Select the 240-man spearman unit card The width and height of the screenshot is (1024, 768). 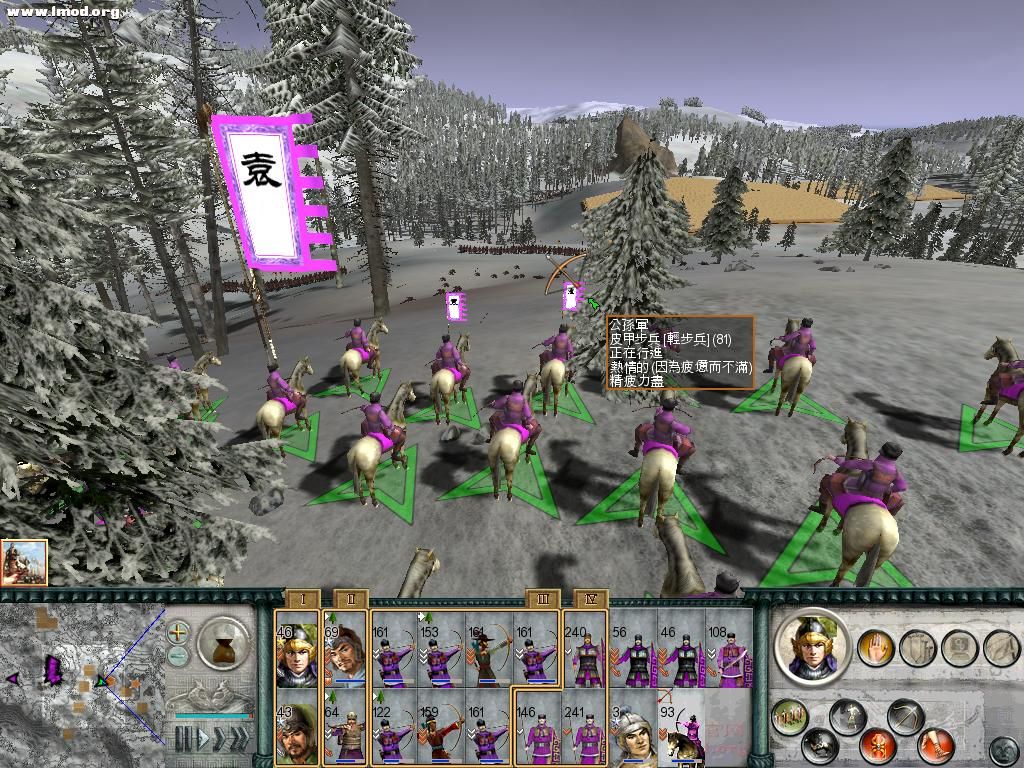pyautogui.click(x=585, y=650)
